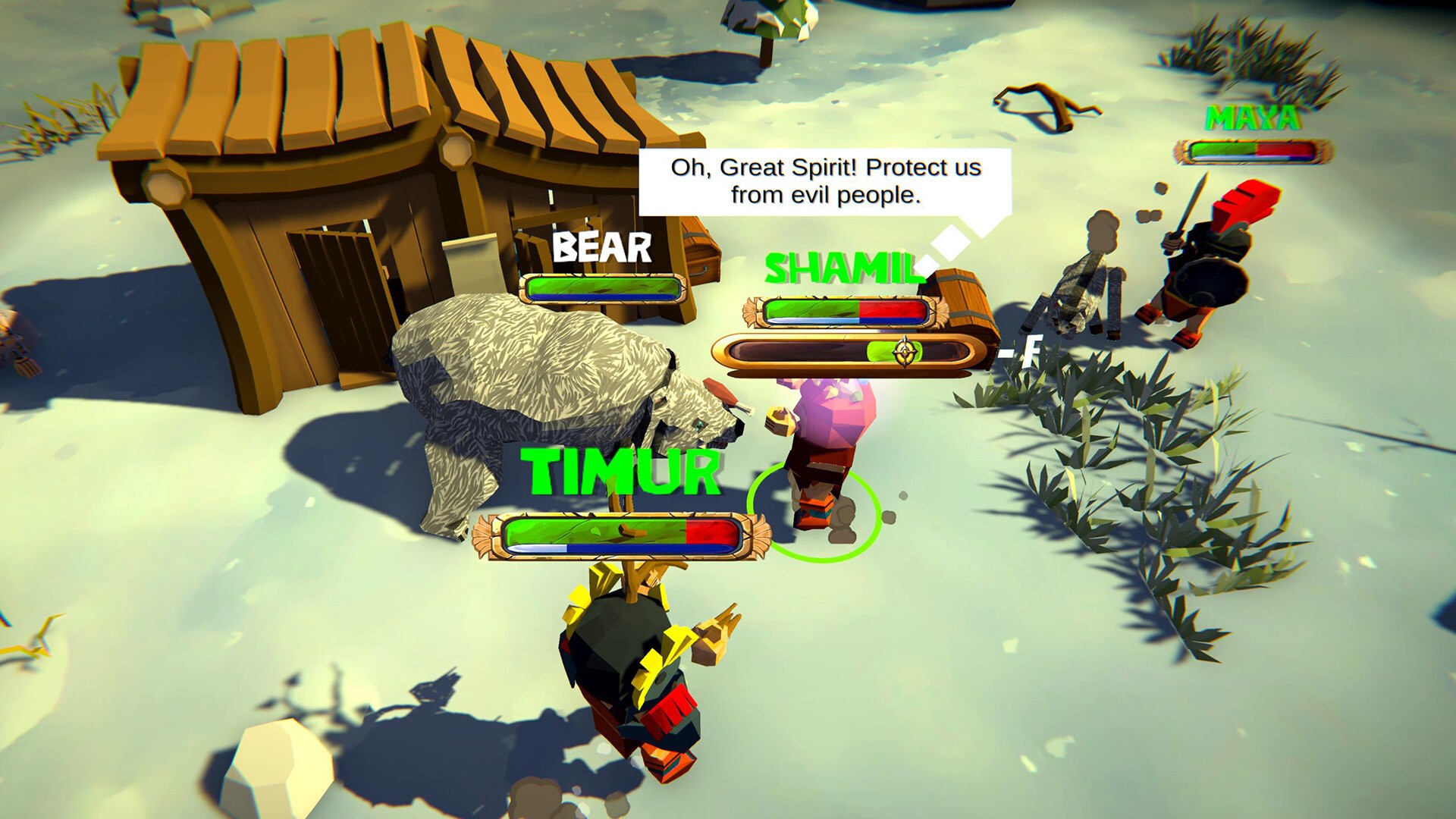This screenshot has width=1456, height=819.
Task: Click Maya's green name label
Action: [x=1251, y=119]
